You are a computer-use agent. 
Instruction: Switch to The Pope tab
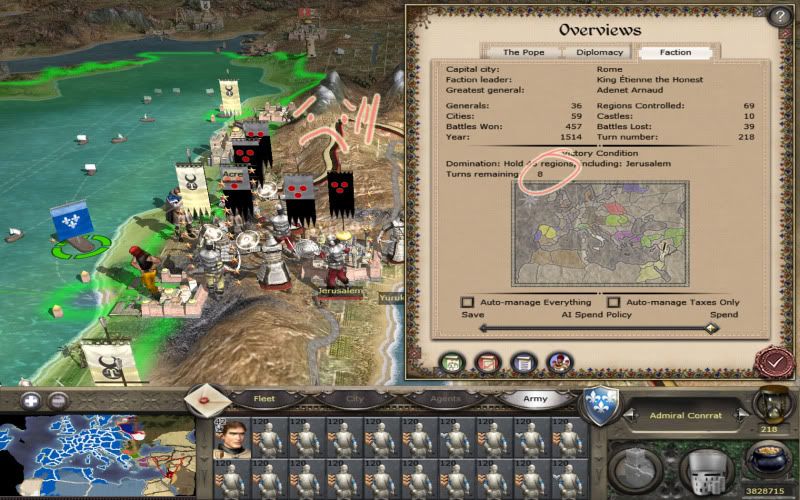click(524, 52)
